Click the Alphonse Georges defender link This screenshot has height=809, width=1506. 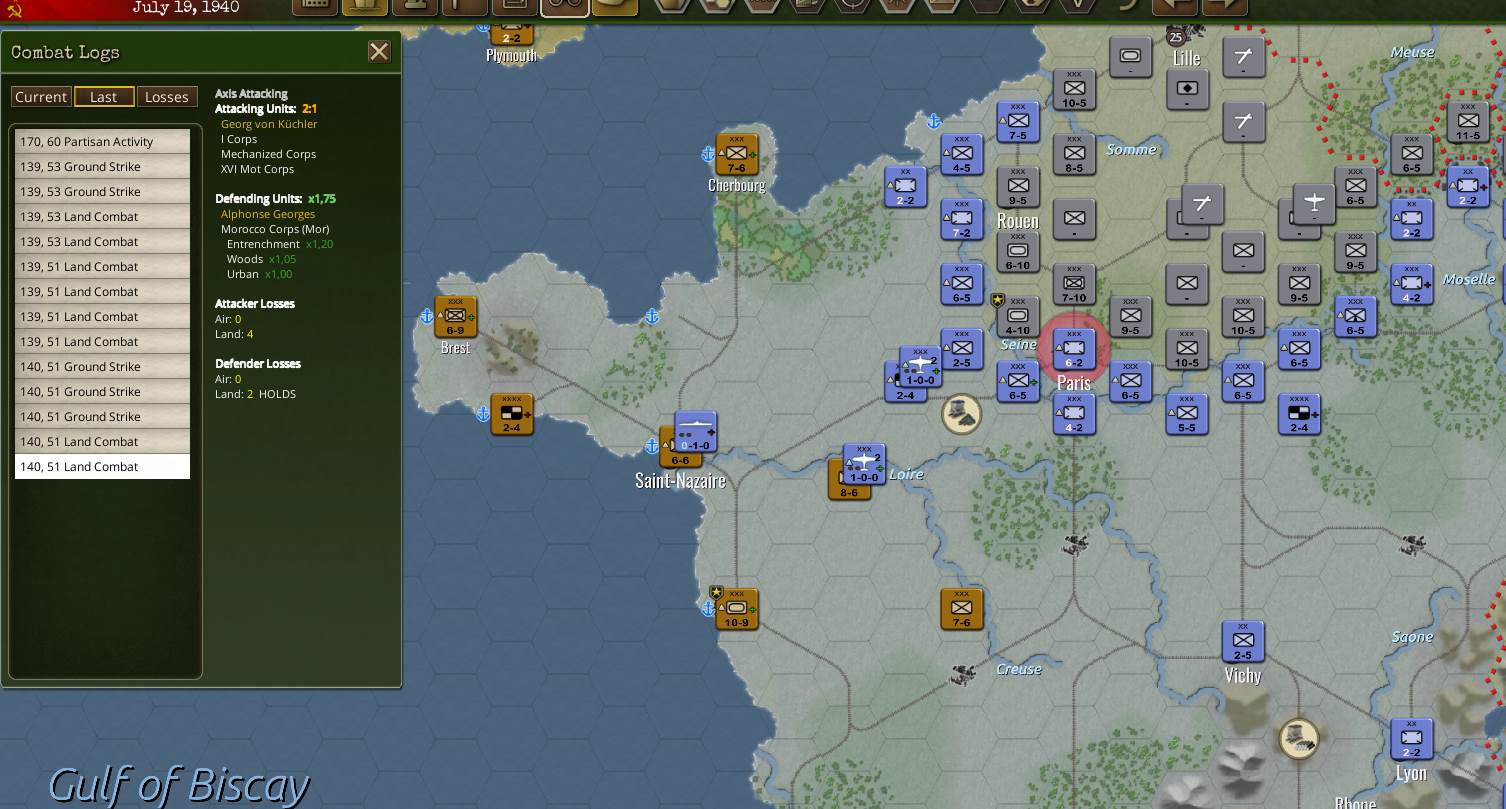point(267,213)
